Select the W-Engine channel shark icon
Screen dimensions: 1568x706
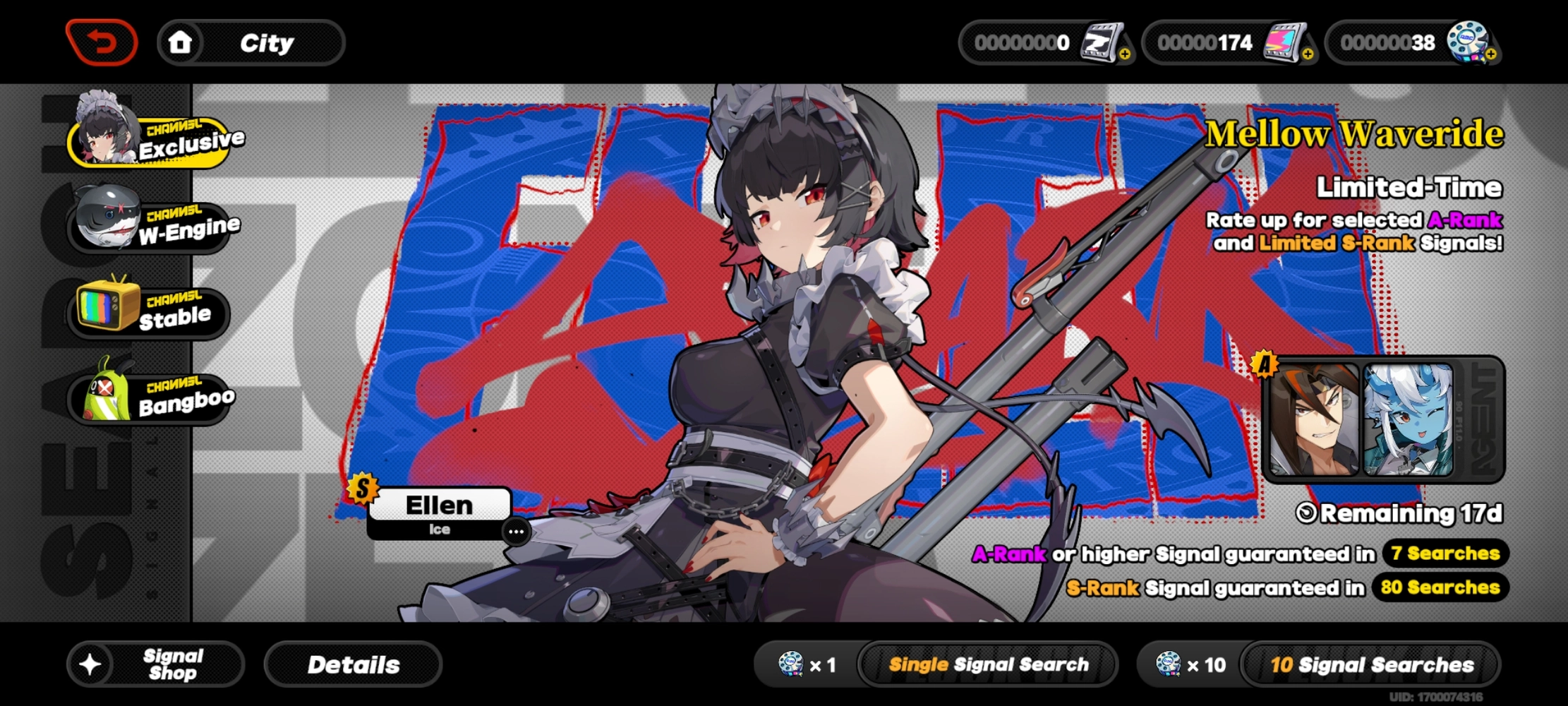pyautogui.click(x=106, y=219)
